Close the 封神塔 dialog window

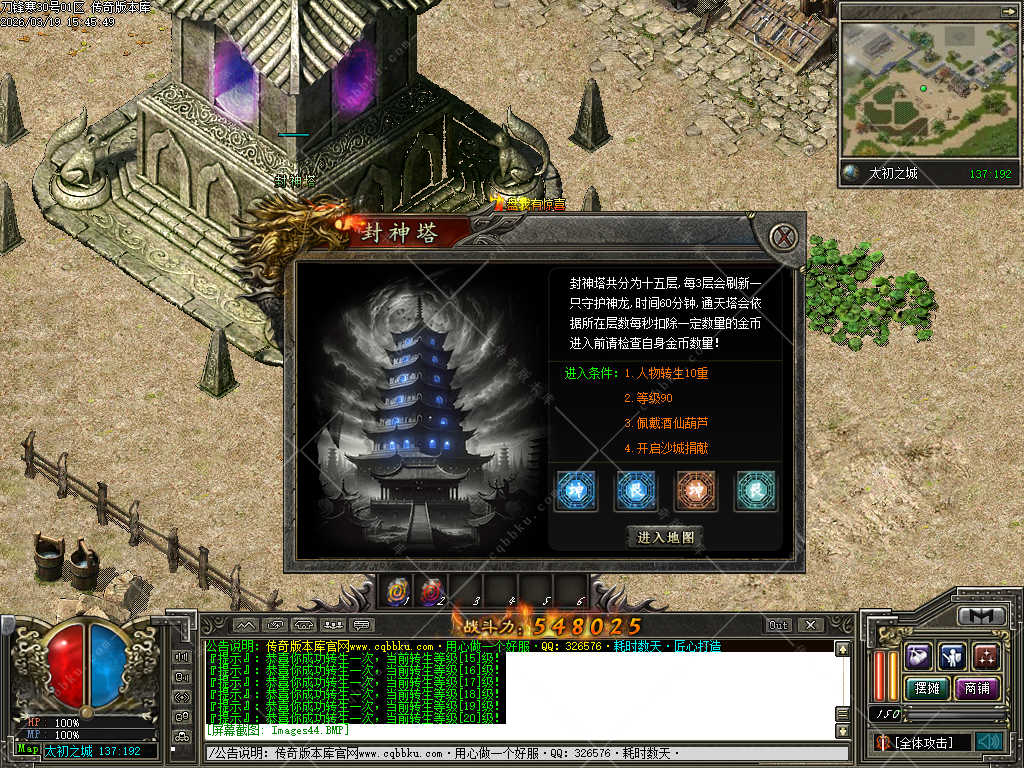click(787, 237)
